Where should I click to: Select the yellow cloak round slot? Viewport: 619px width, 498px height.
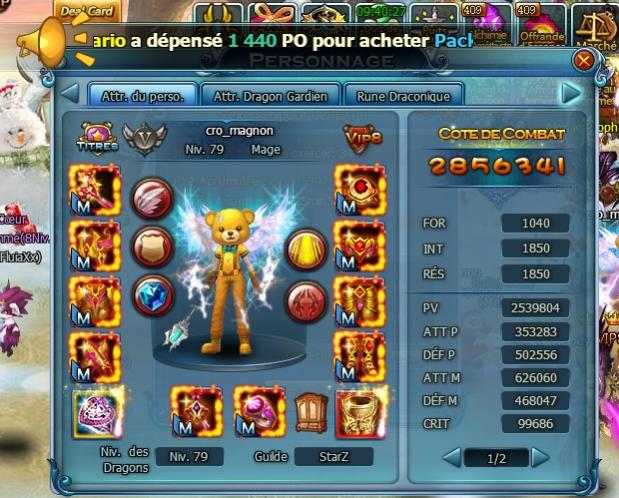tap(307, 250)
